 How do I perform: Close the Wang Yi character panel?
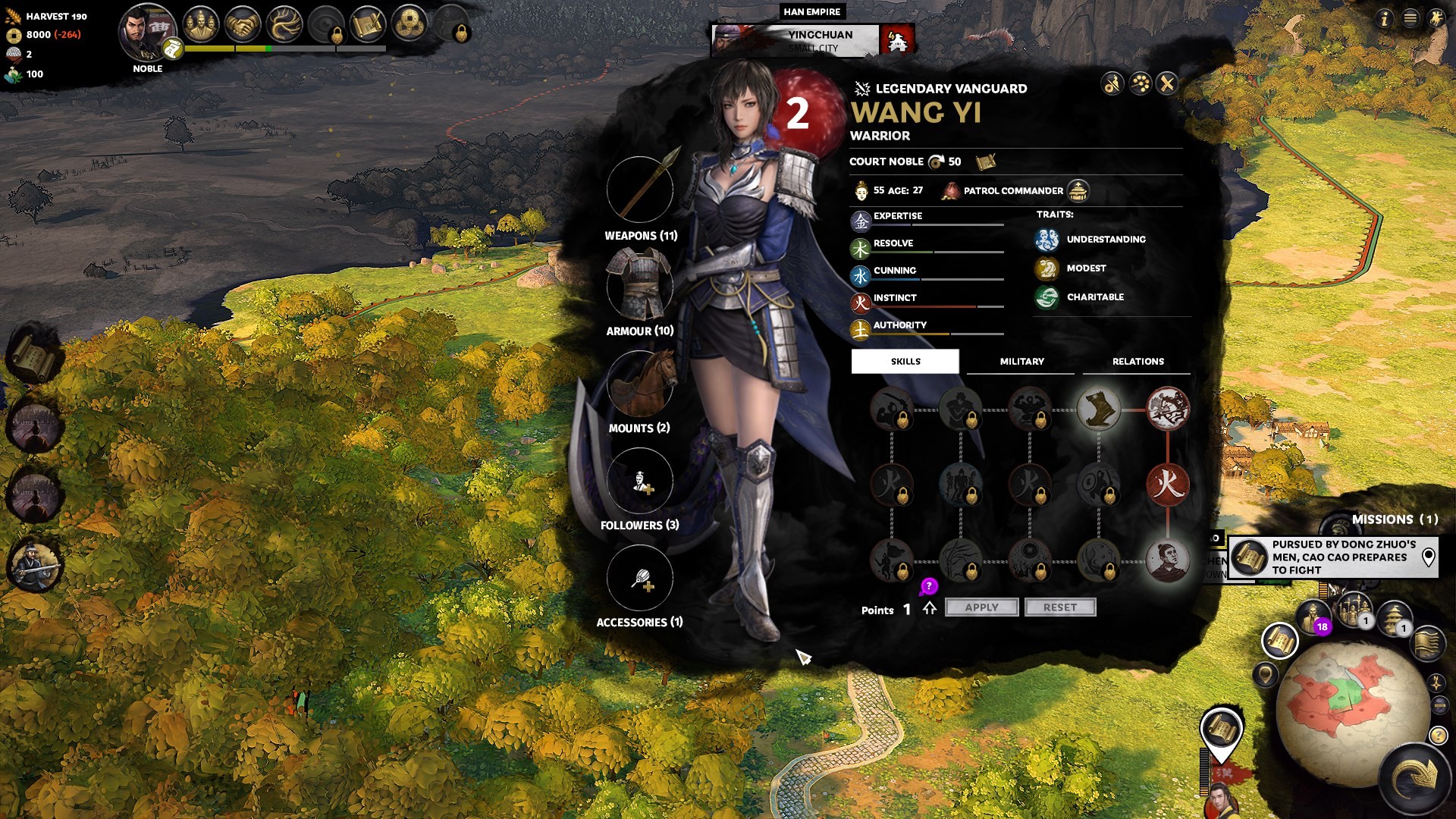pyautogui.click(x=1167, y=83)
